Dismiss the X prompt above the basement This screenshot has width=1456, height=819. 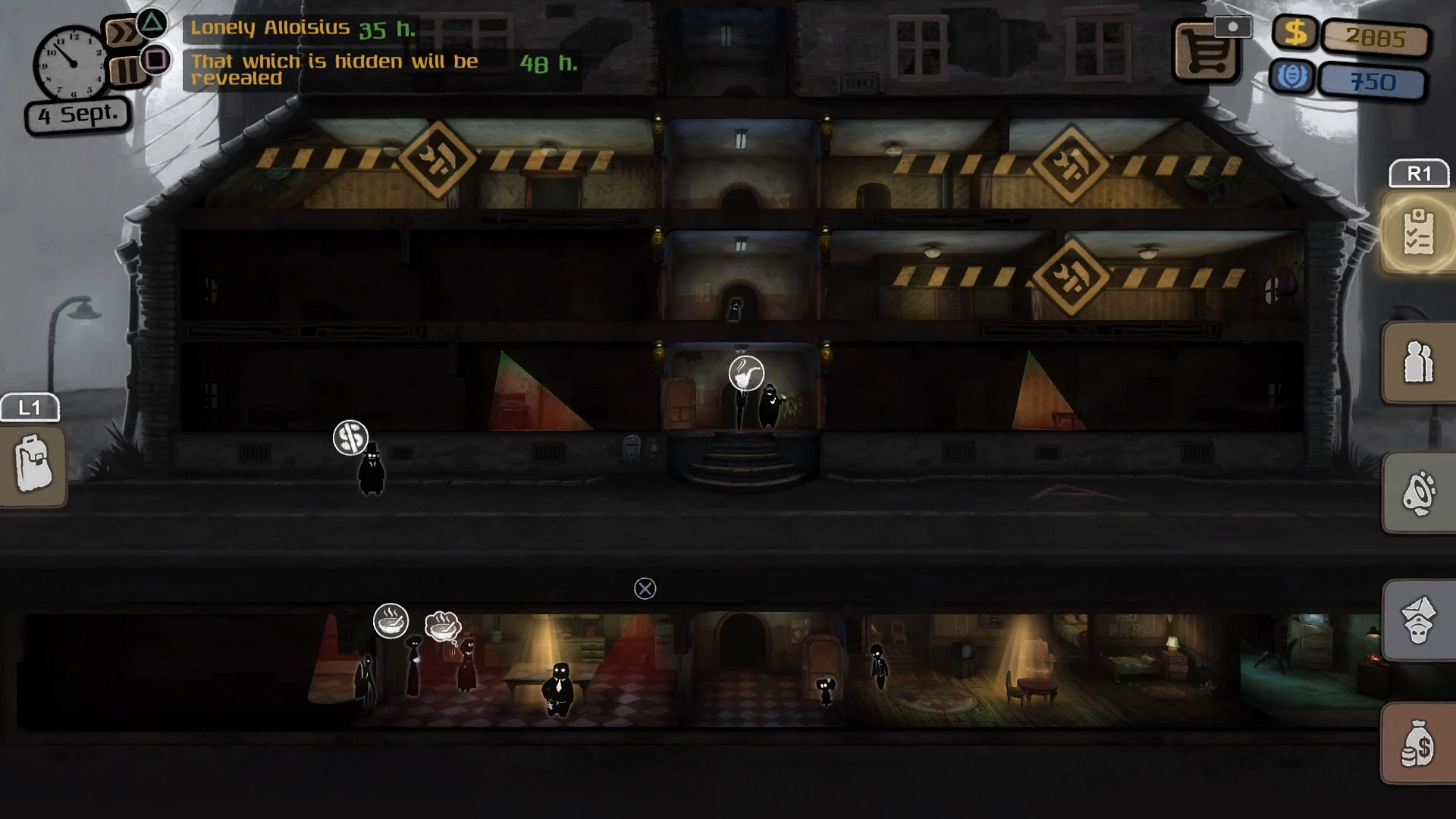[x=644, y=588]
